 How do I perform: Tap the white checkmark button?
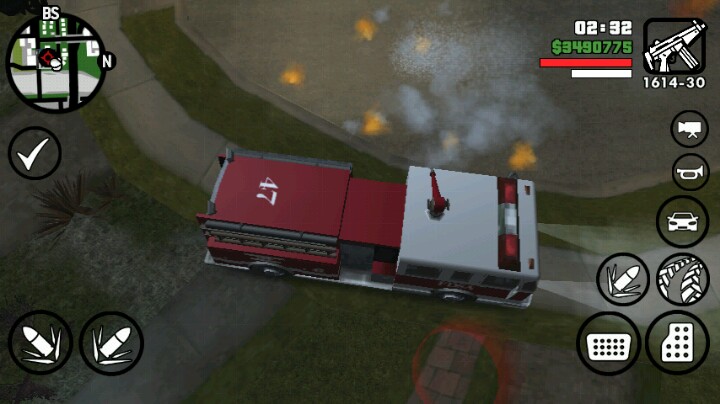pyautogui.click(x=35, y=153)
